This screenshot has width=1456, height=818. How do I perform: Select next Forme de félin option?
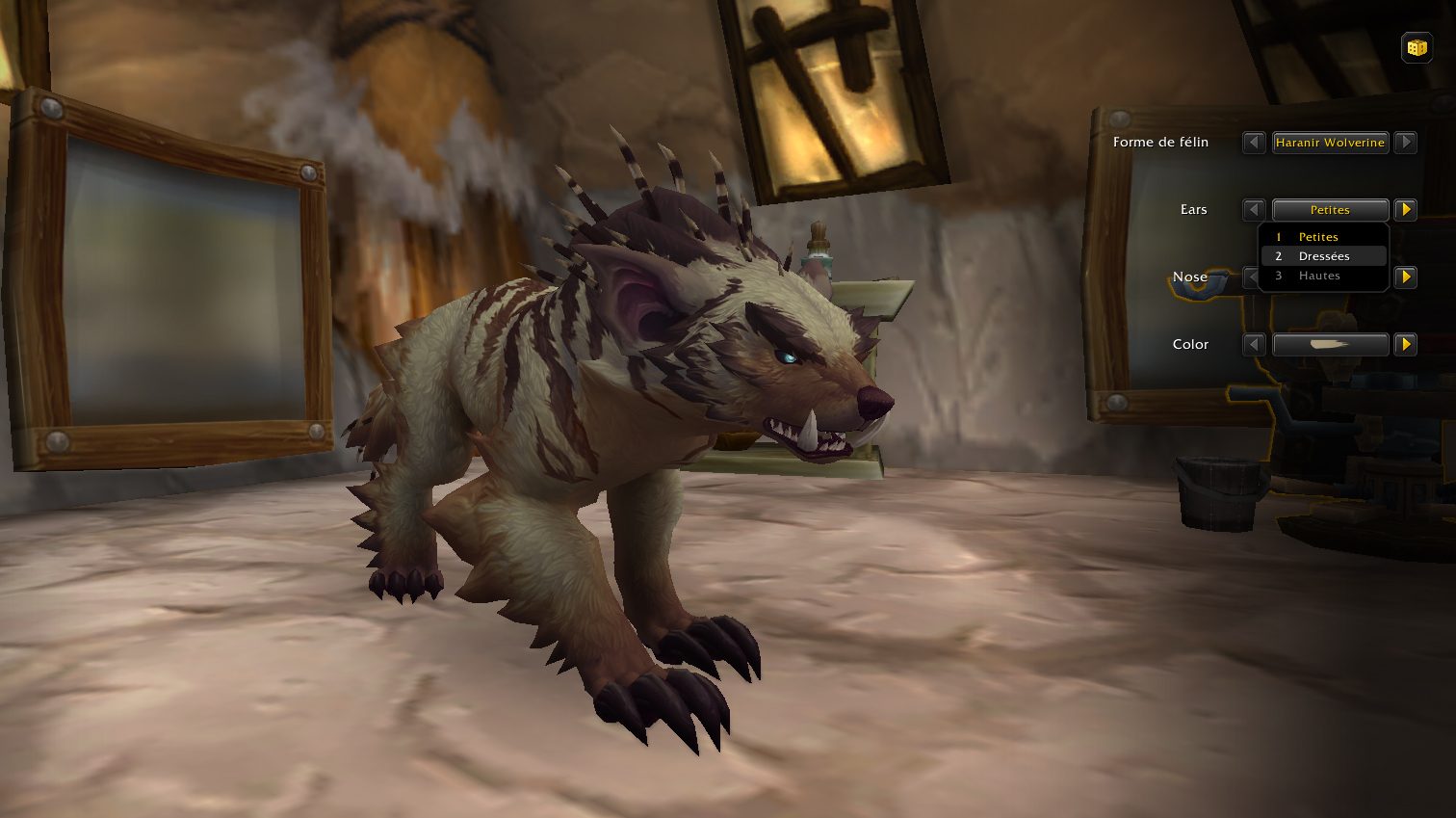click(1406, 143)
